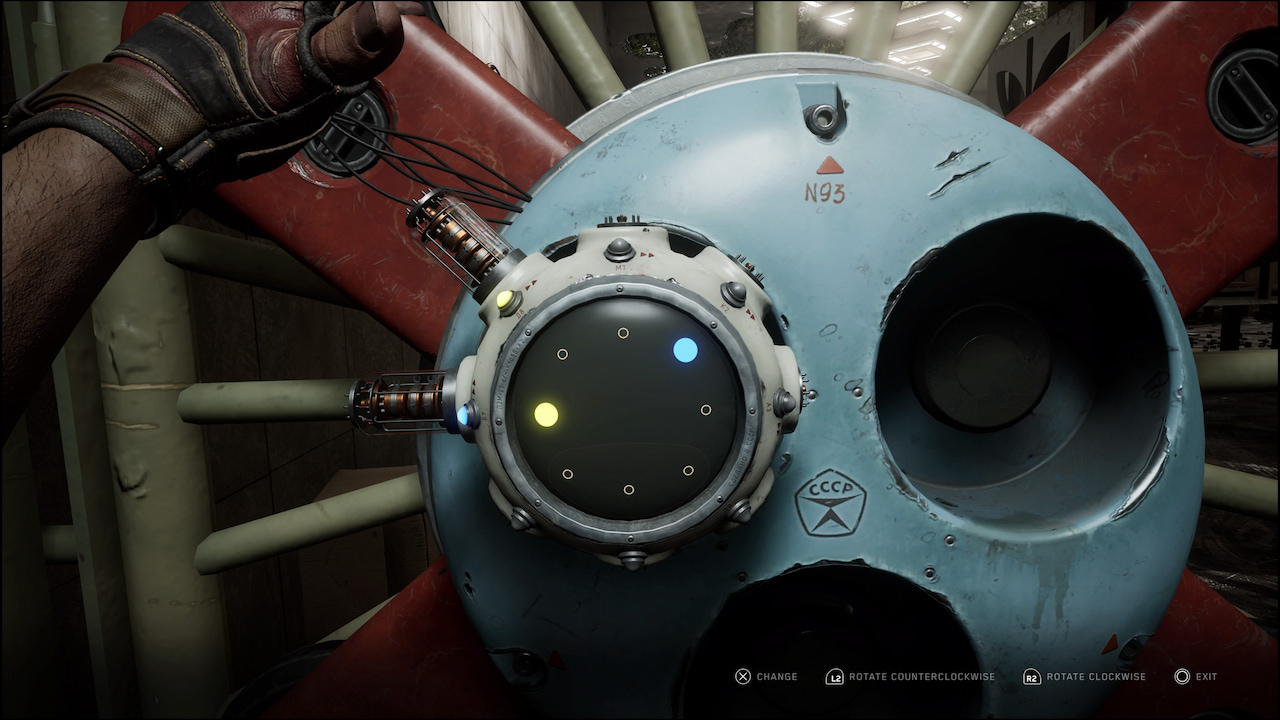Screen dimensions: 1280x720
Task: Toggle the lit blue dot on the dial
Action: [686, 350]
